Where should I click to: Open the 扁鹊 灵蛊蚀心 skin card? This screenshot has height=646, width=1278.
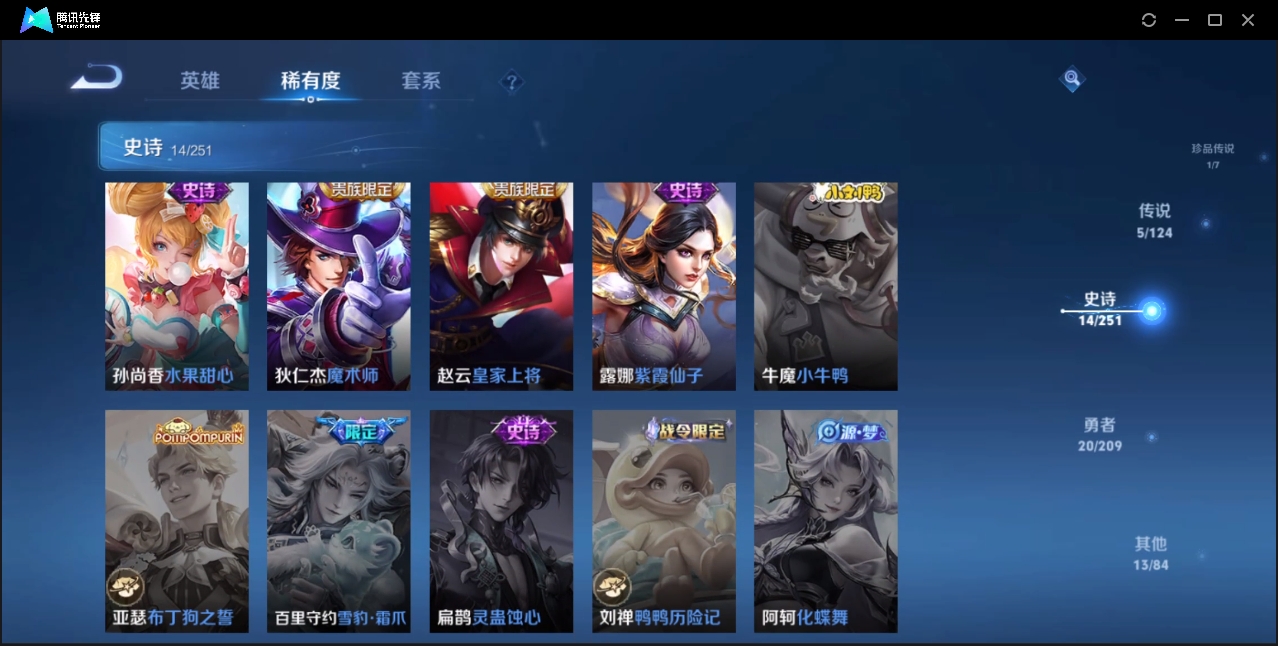point(501,521)
